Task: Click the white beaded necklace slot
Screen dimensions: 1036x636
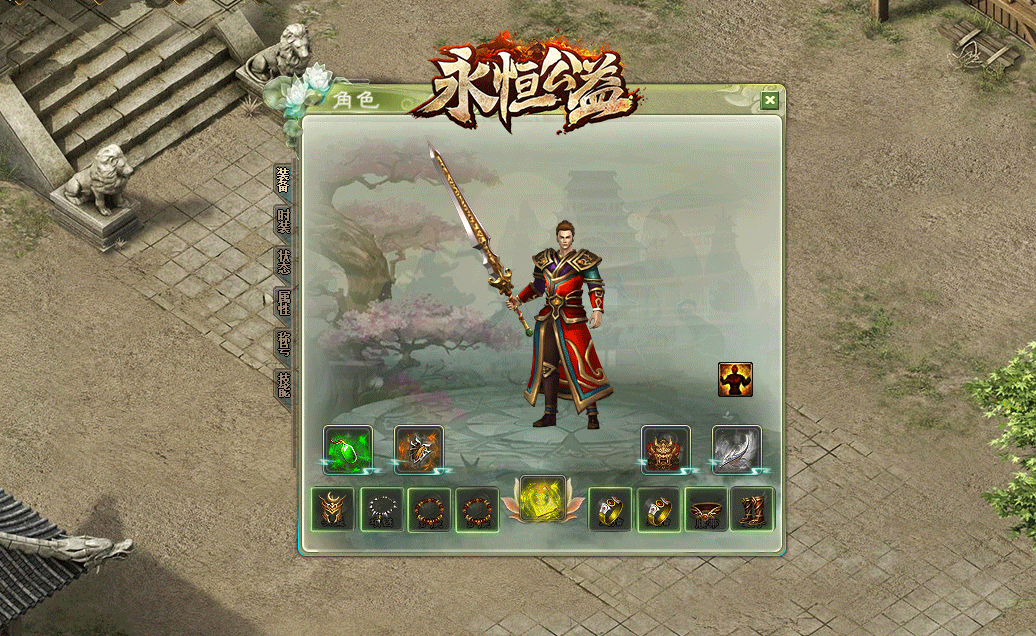Action: 381,509
